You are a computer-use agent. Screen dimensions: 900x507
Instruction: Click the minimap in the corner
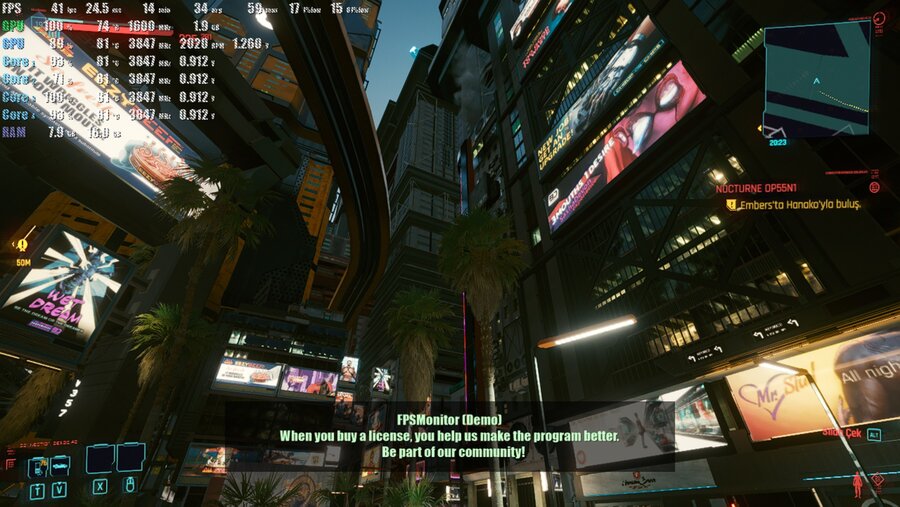(x=816, y=79)
